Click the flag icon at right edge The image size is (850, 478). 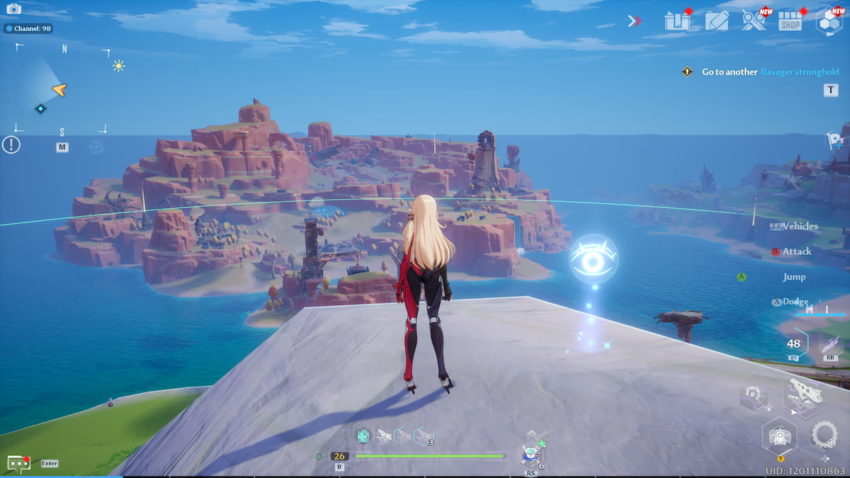(833, 141)
